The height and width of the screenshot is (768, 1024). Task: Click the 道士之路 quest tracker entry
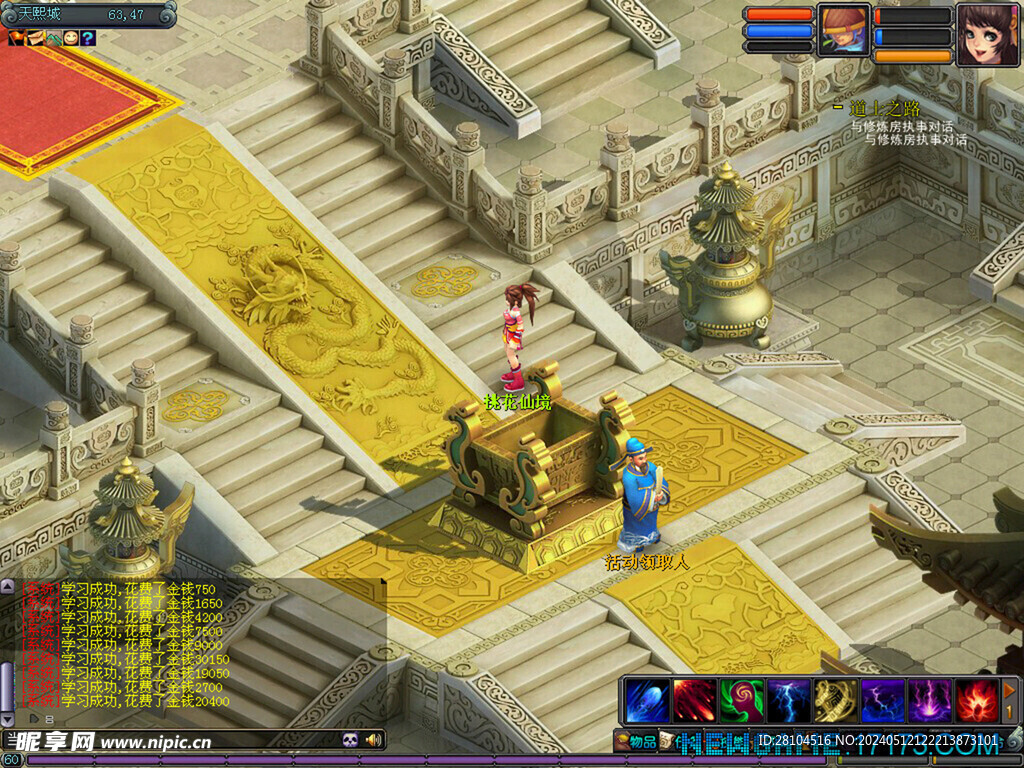tap(884, 108)
